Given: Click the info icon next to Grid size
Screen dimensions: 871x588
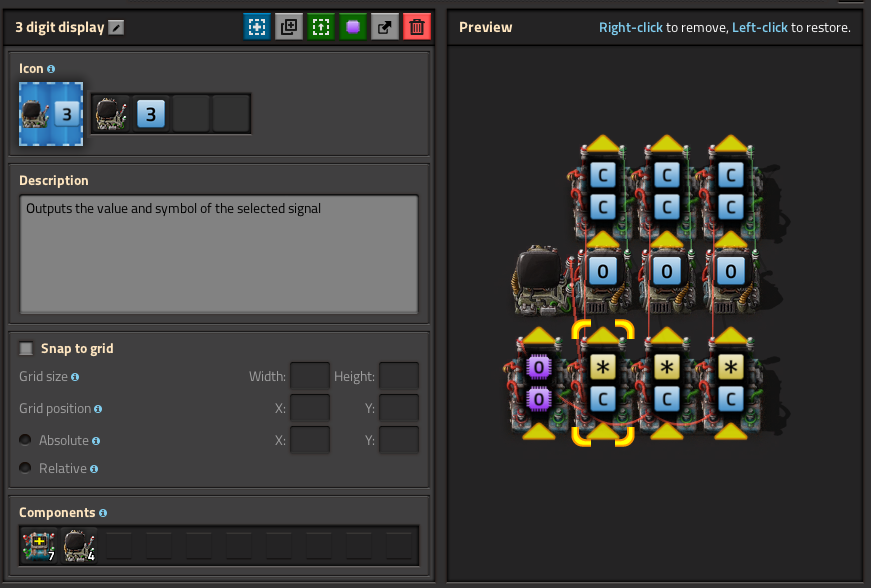Looking at the screenshot, I should pos(75,377).
